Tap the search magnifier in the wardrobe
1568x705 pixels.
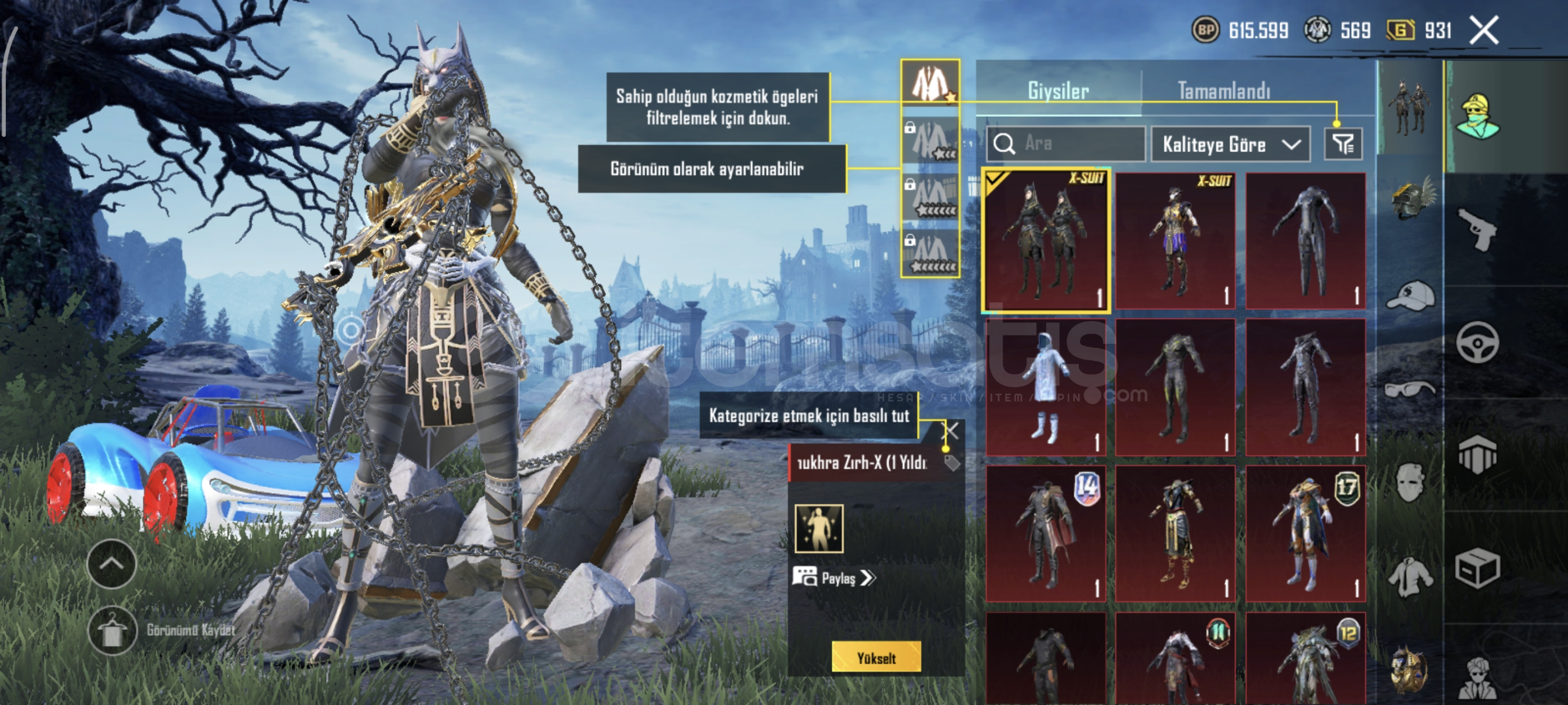tap(1006, 145)
